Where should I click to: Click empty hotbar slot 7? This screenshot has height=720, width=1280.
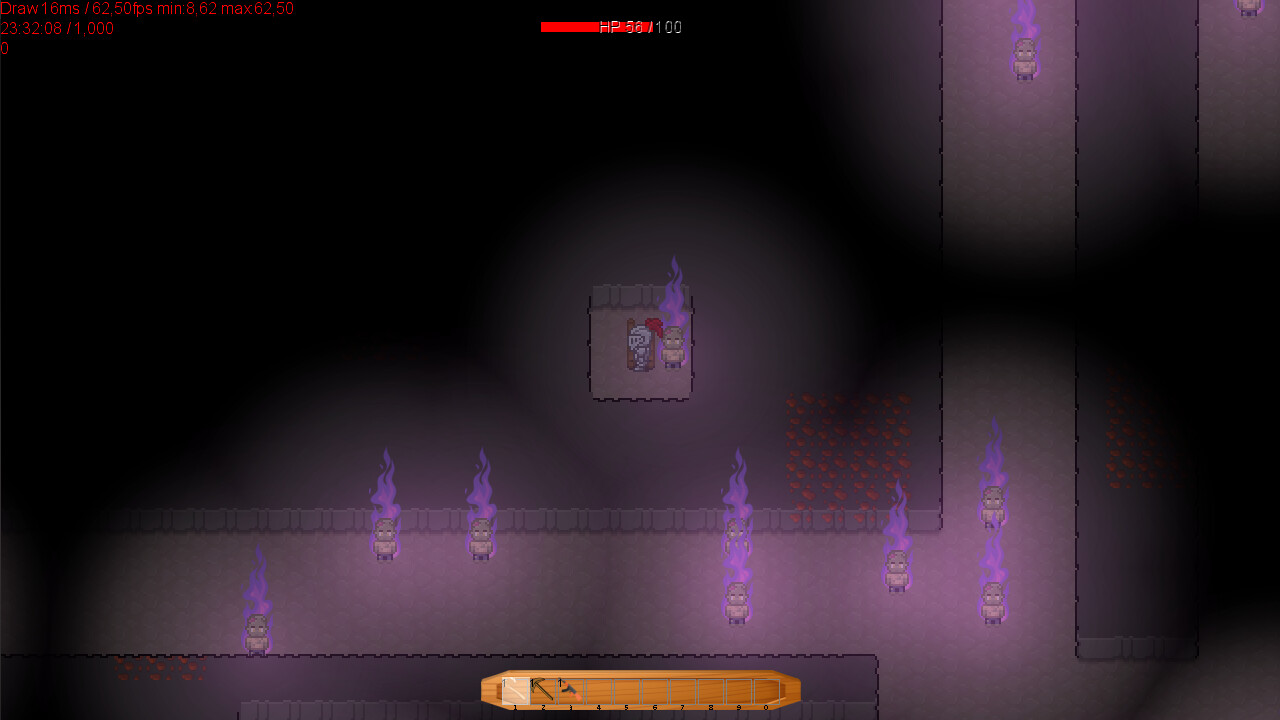(x=682, y=690)
